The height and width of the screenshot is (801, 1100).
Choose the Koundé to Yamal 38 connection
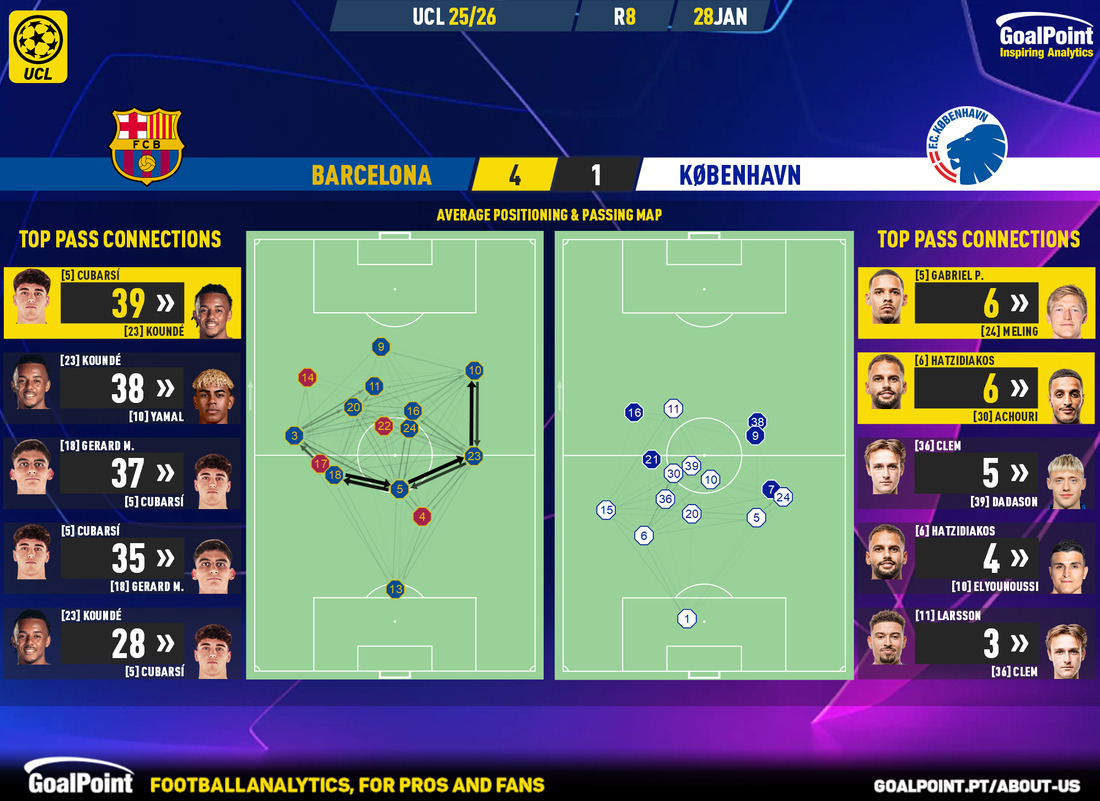point(122,388)
